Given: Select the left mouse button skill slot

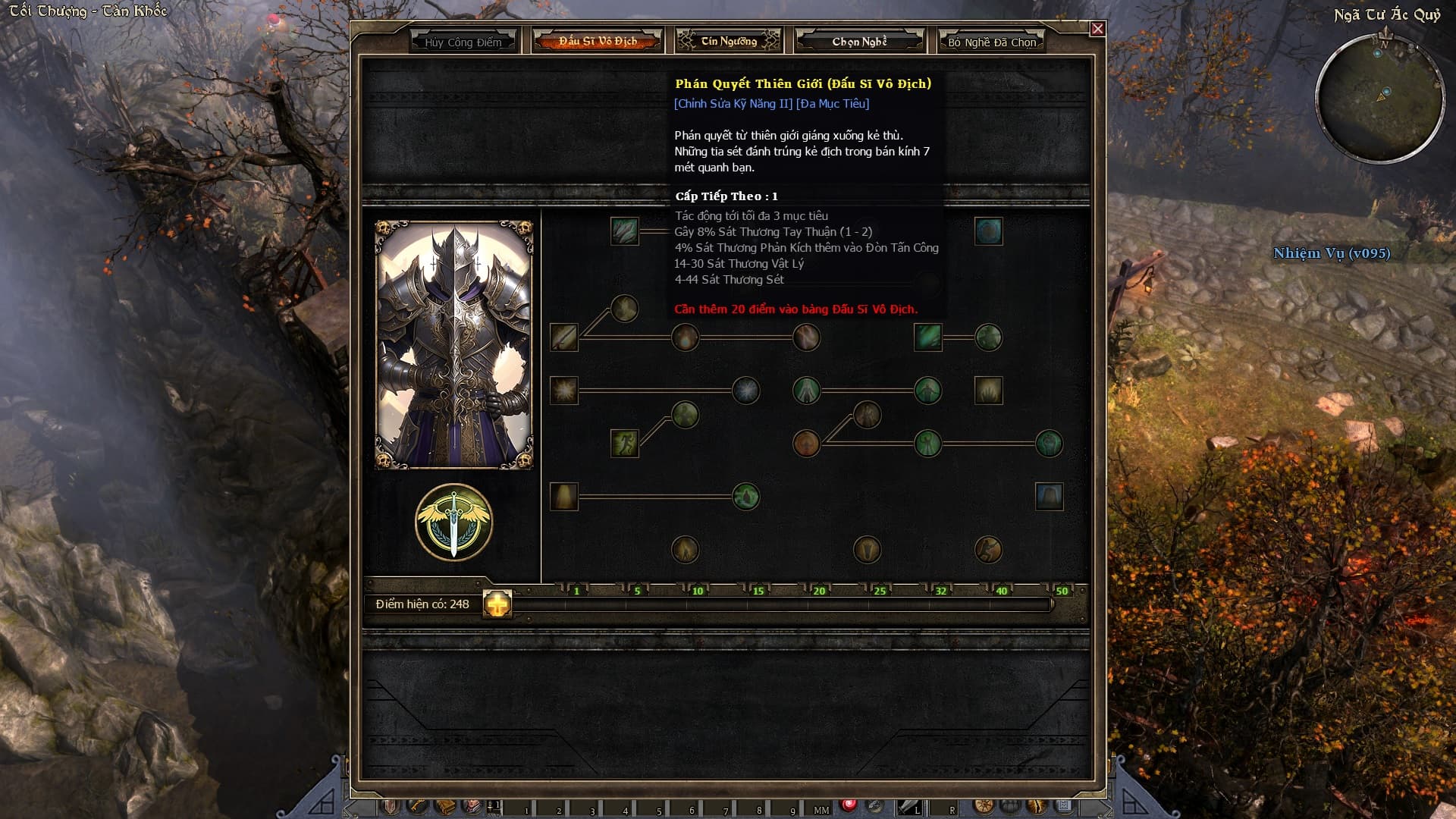Looking at the screenshot, I should pyautogui.click(x=908, y=808).
